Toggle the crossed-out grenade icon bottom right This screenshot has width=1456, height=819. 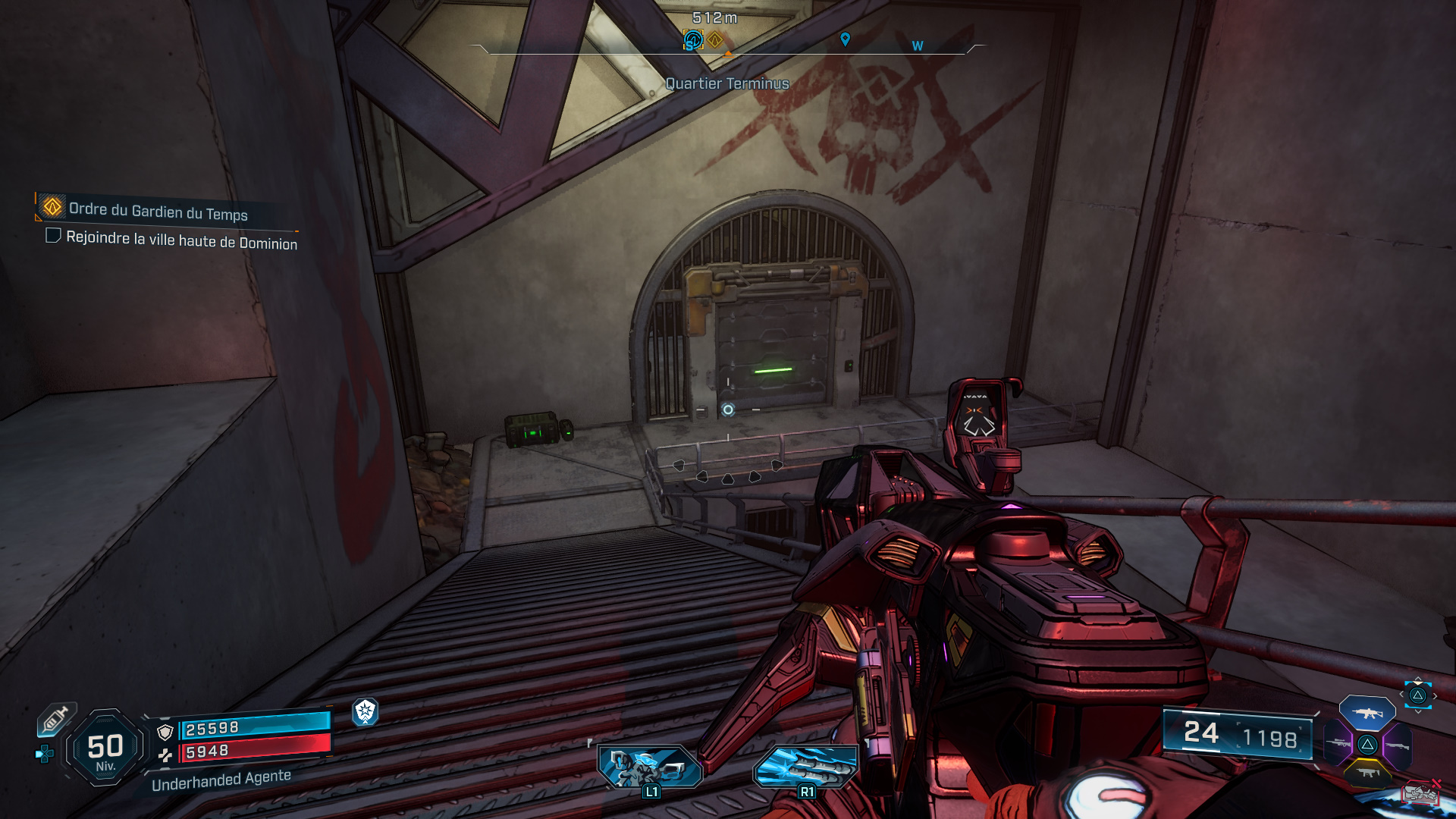pyautogui.click(x=1422, y=792)
